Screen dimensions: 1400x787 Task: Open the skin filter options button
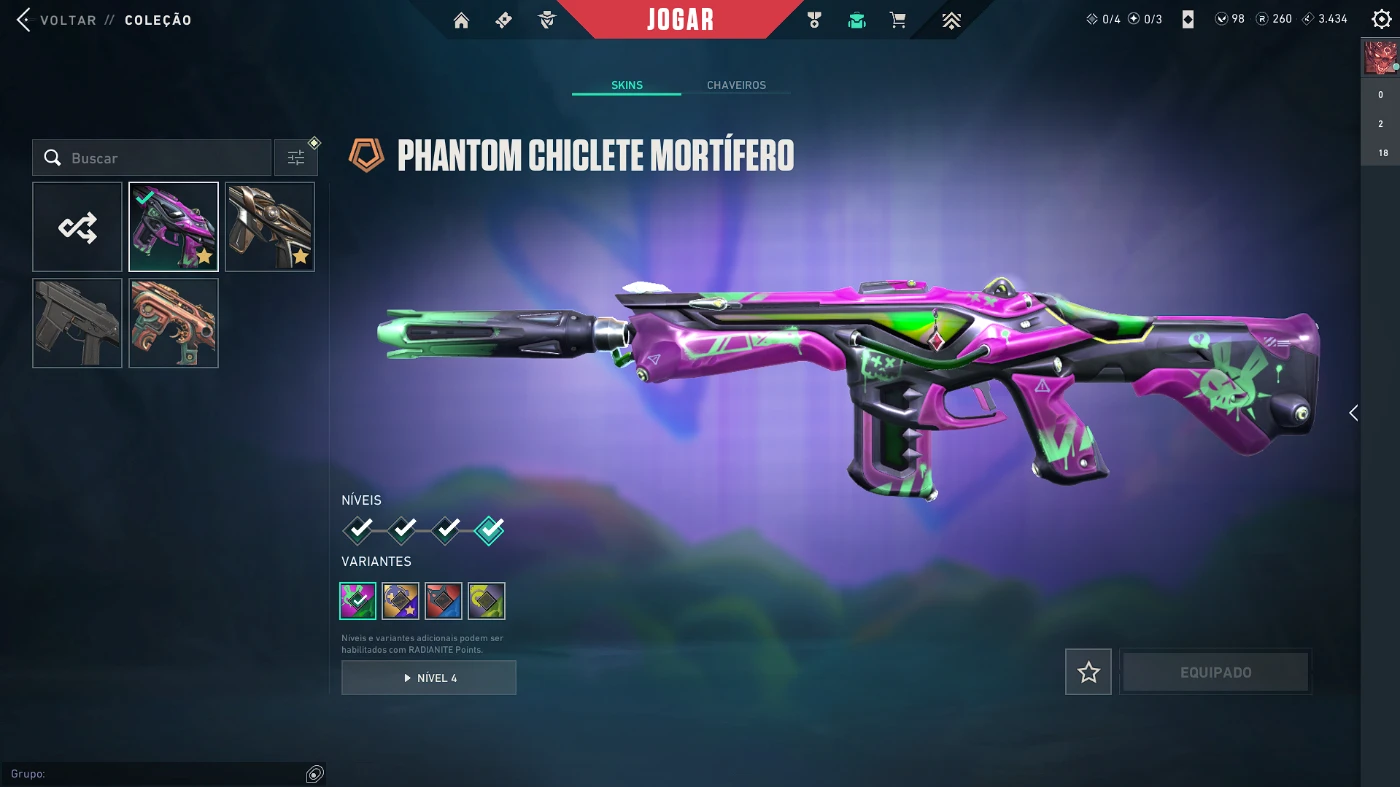[296, 158]
